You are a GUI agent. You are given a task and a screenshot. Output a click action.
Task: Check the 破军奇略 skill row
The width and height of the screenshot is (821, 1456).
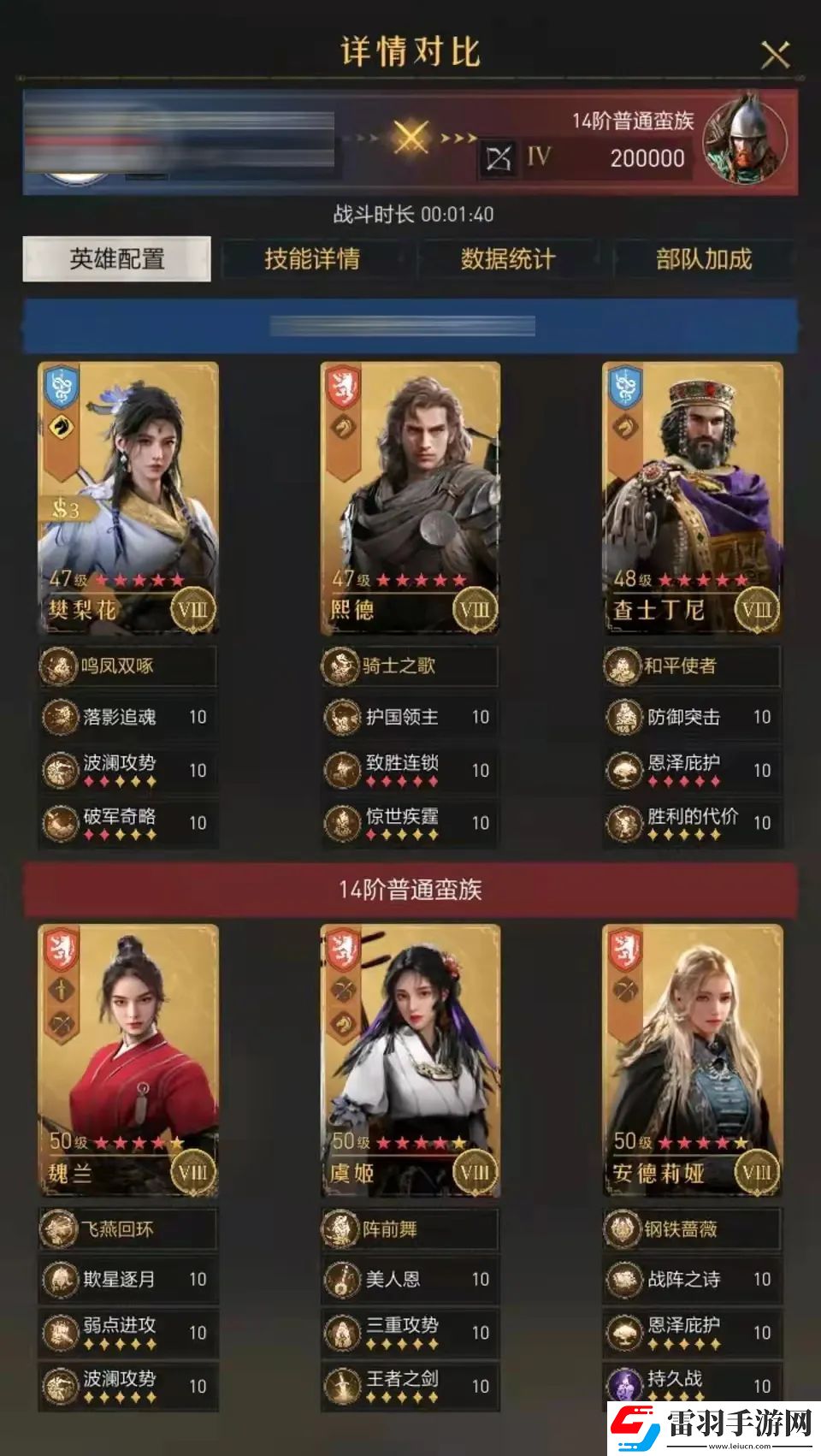(x=128, y=822)
